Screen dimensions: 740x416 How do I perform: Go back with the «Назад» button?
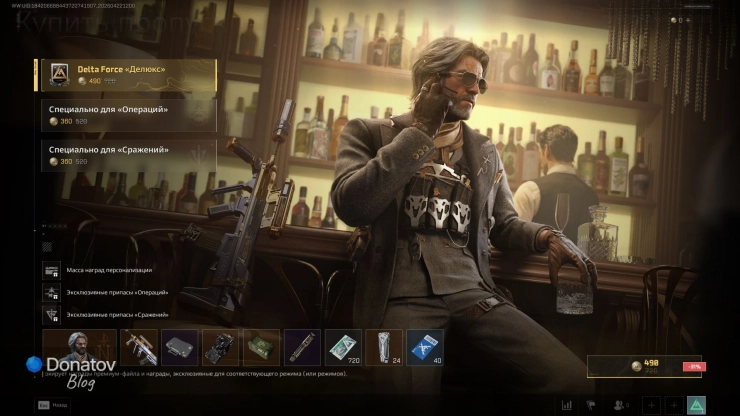pyautogui.click(x=52, y=404)
